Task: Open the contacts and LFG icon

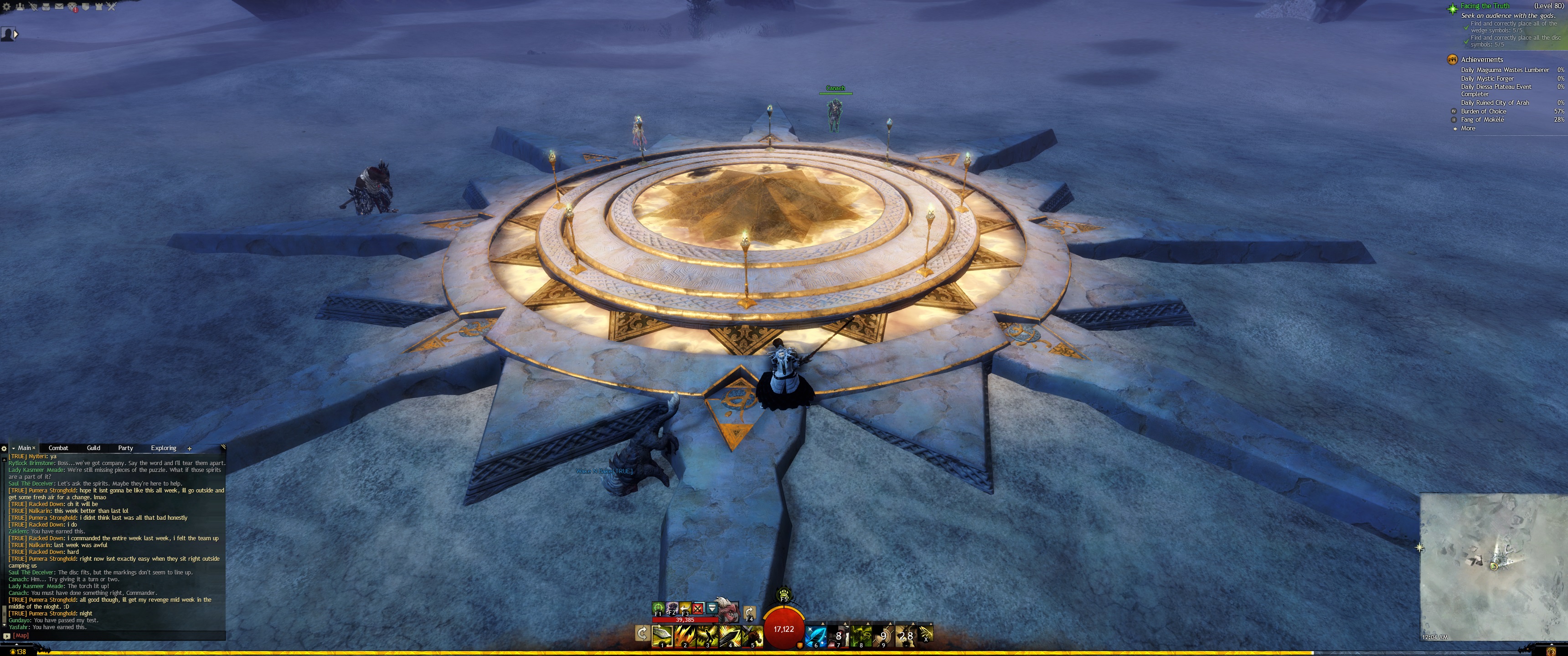Action: coord(21,7)
